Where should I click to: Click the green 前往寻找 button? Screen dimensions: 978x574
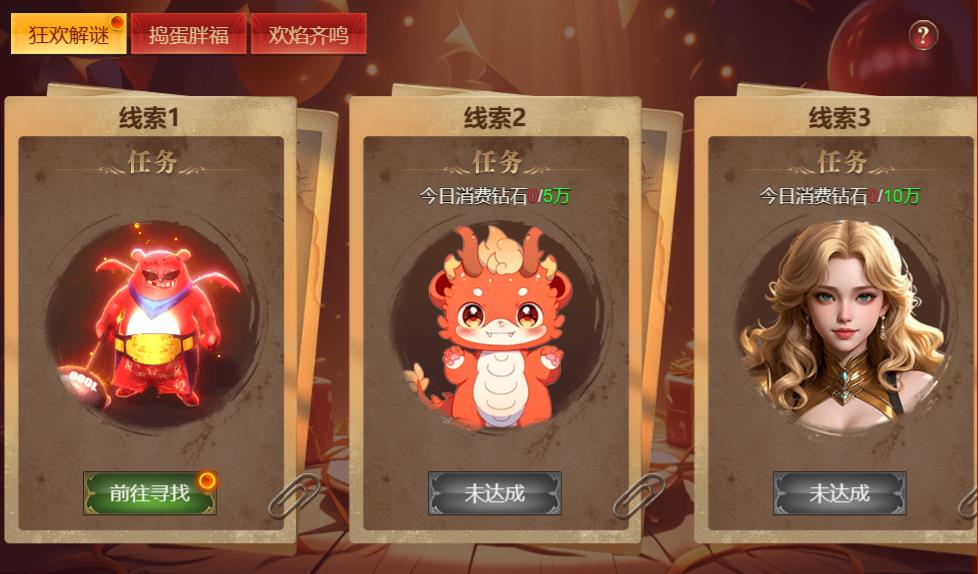point(150,493)
